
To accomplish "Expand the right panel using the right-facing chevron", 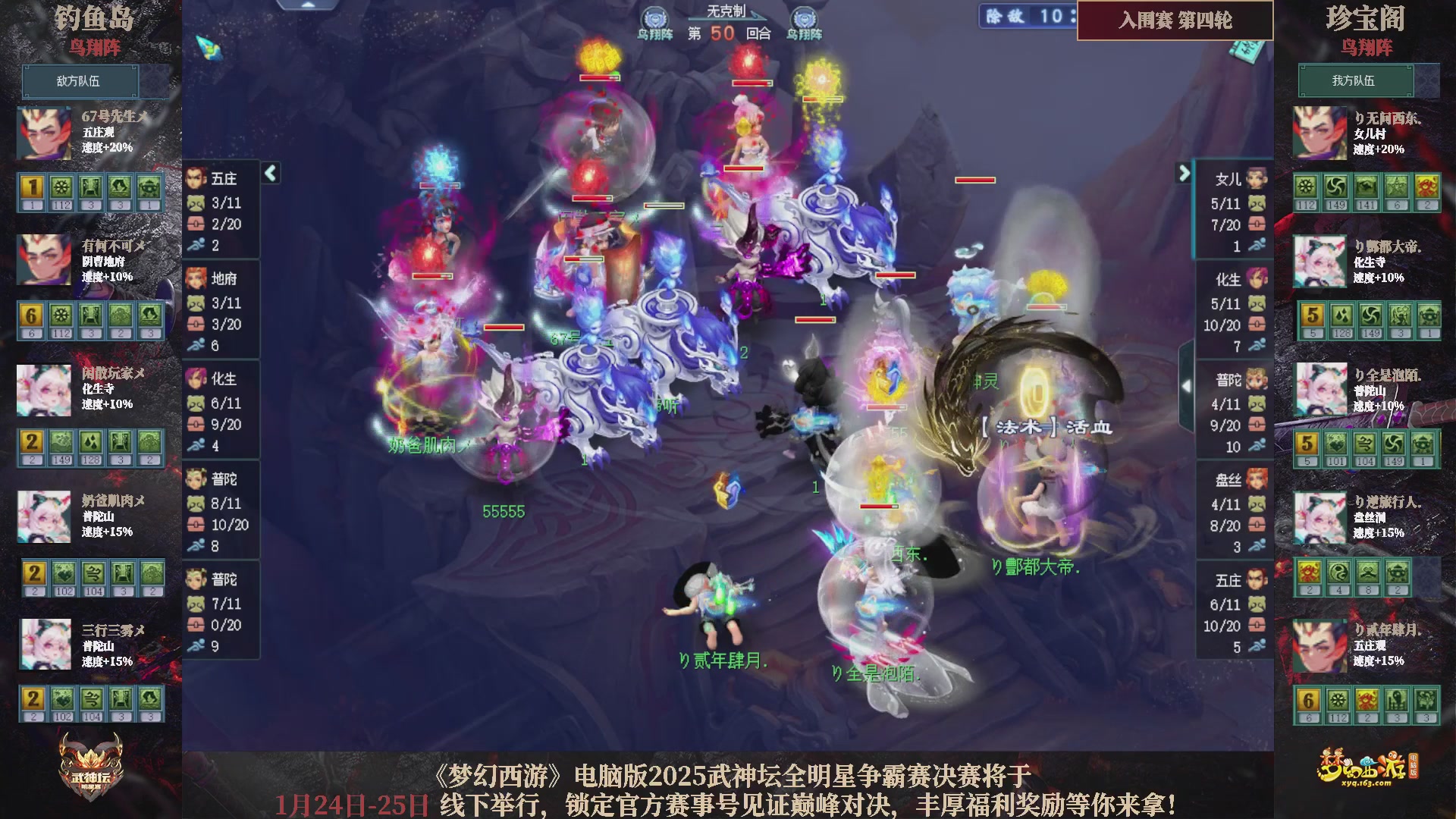I will (1183, 173).
